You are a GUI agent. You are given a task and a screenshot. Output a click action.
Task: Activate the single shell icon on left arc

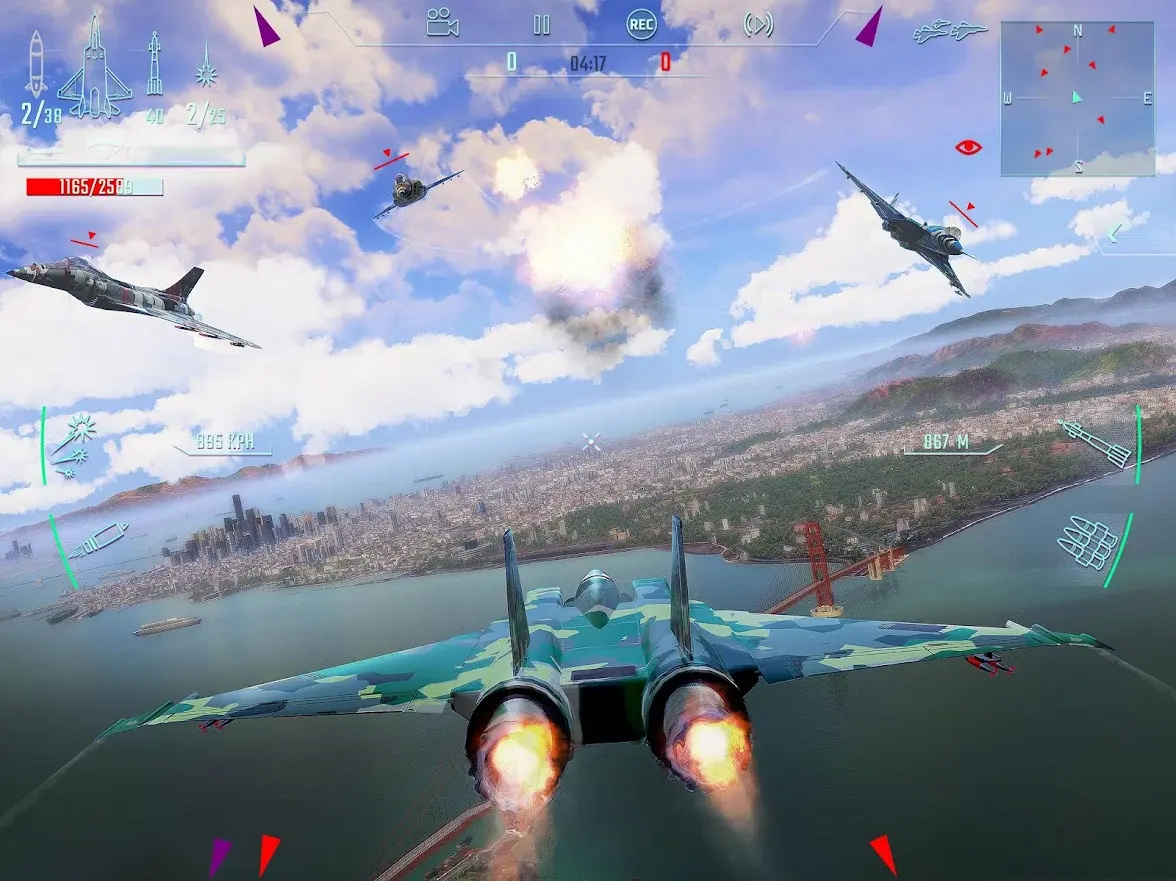[97, 540]
